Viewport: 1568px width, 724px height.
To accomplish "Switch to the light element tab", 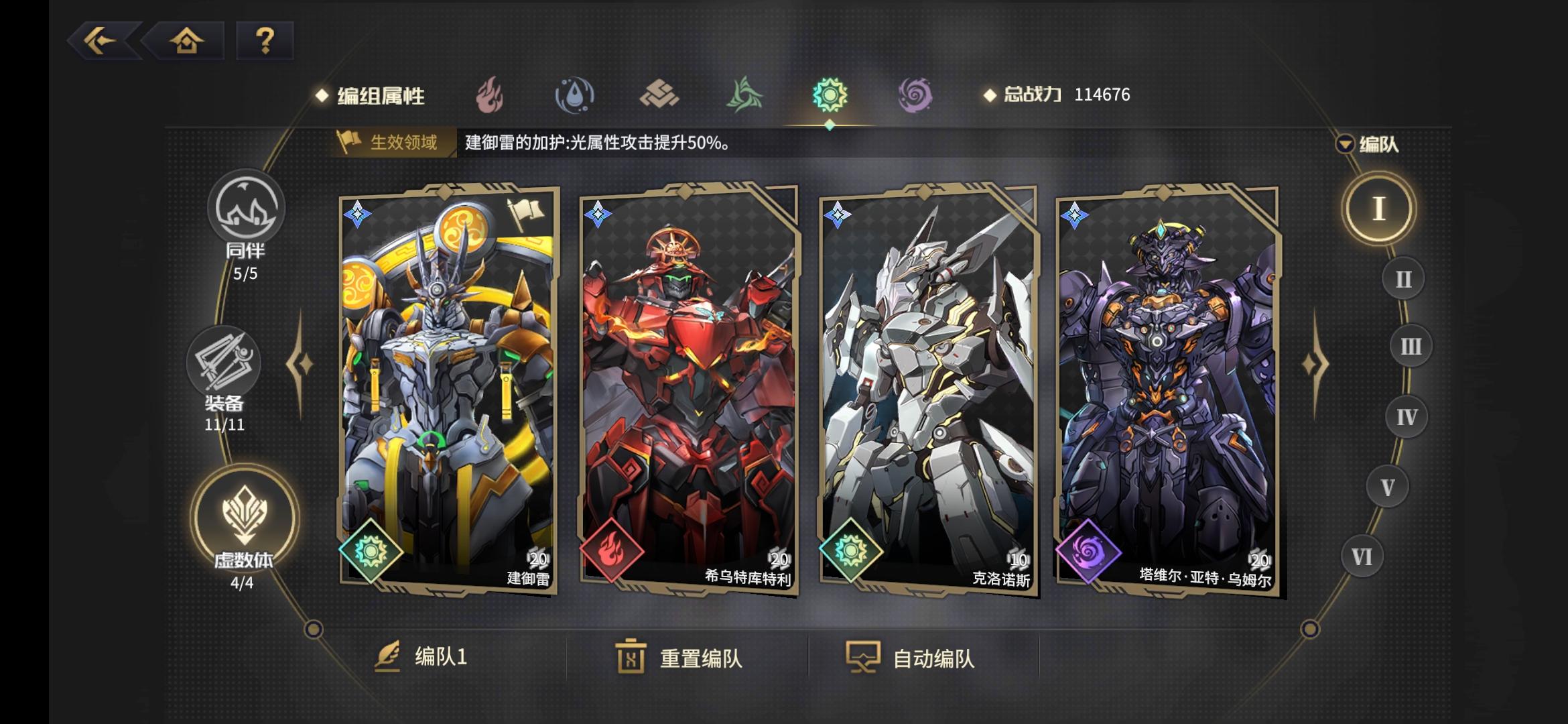I will tap(831, 96).
